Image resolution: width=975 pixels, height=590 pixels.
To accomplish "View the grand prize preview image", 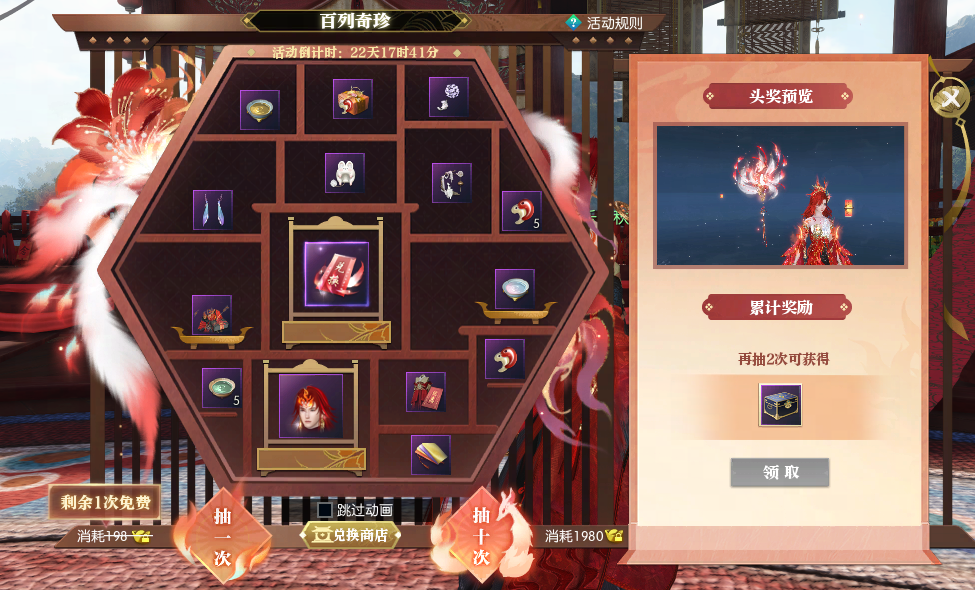I will 780,195.
